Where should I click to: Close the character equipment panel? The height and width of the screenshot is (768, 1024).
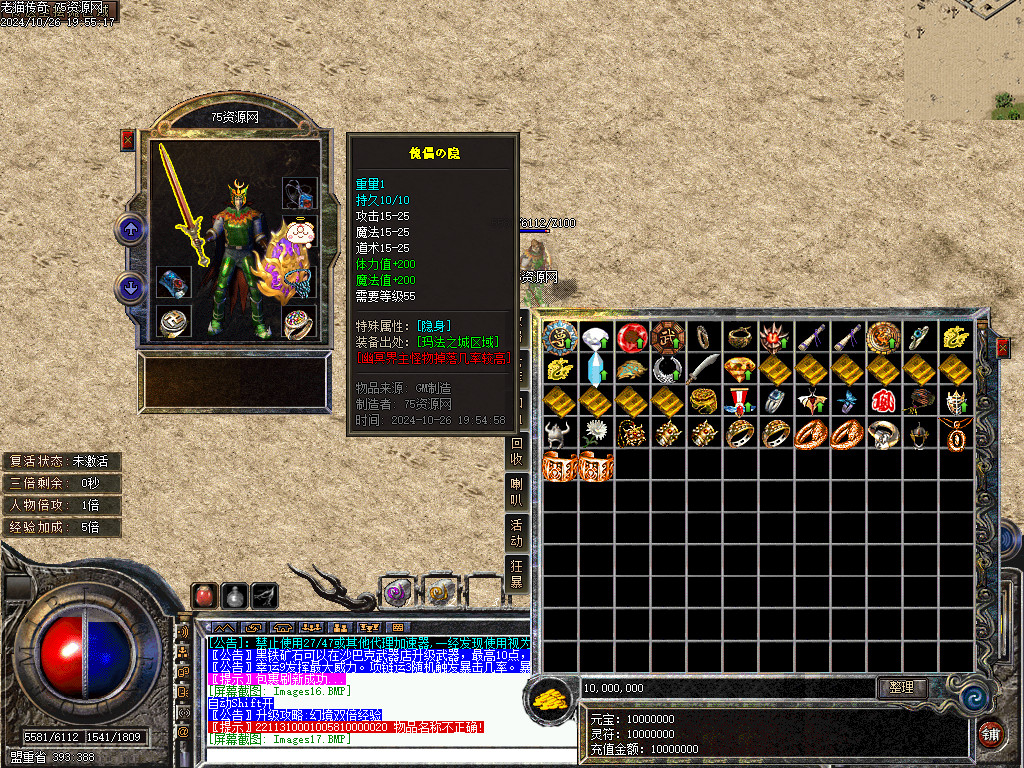(127, 140)
